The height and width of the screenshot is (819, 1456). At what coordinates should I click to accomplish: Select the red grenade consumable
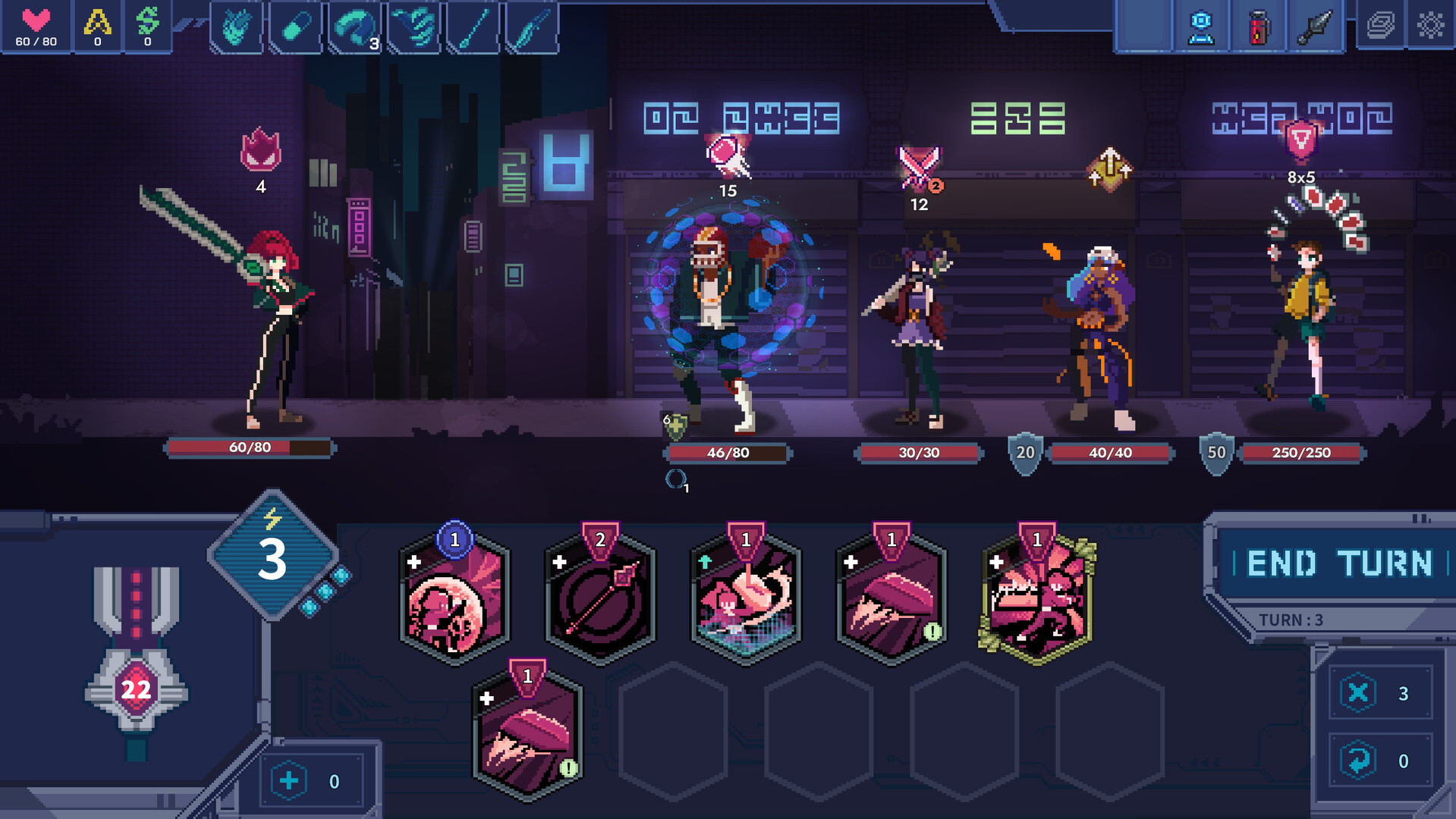(1258, 27)
